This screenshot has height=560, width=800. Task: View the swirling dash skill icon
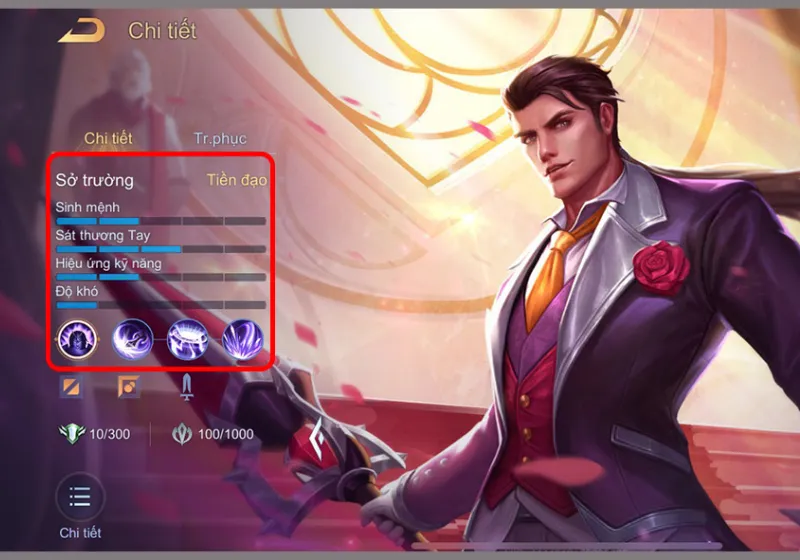click(x=132, y=340)
